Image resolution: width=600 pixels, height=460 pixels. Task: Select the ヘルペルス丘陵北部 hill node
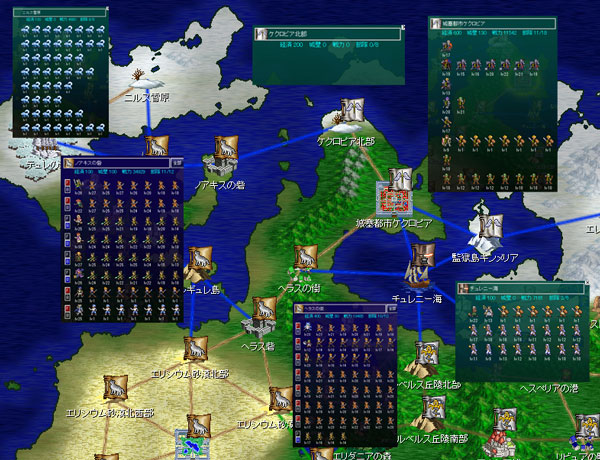click(426, 357)
